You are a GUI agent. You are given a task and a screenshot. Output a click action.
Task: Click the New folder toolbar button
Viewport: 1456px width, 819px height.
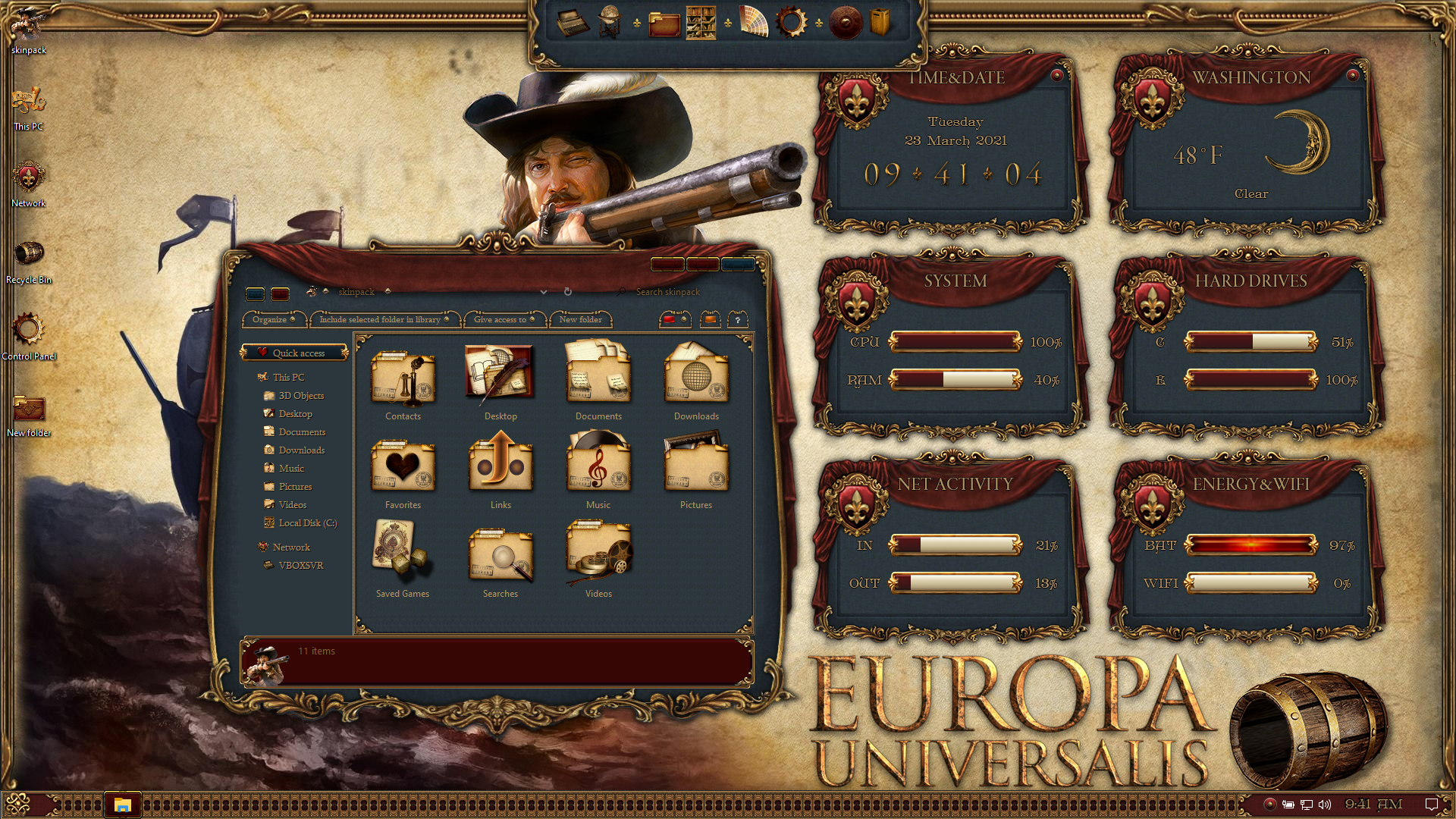point(580,320)
